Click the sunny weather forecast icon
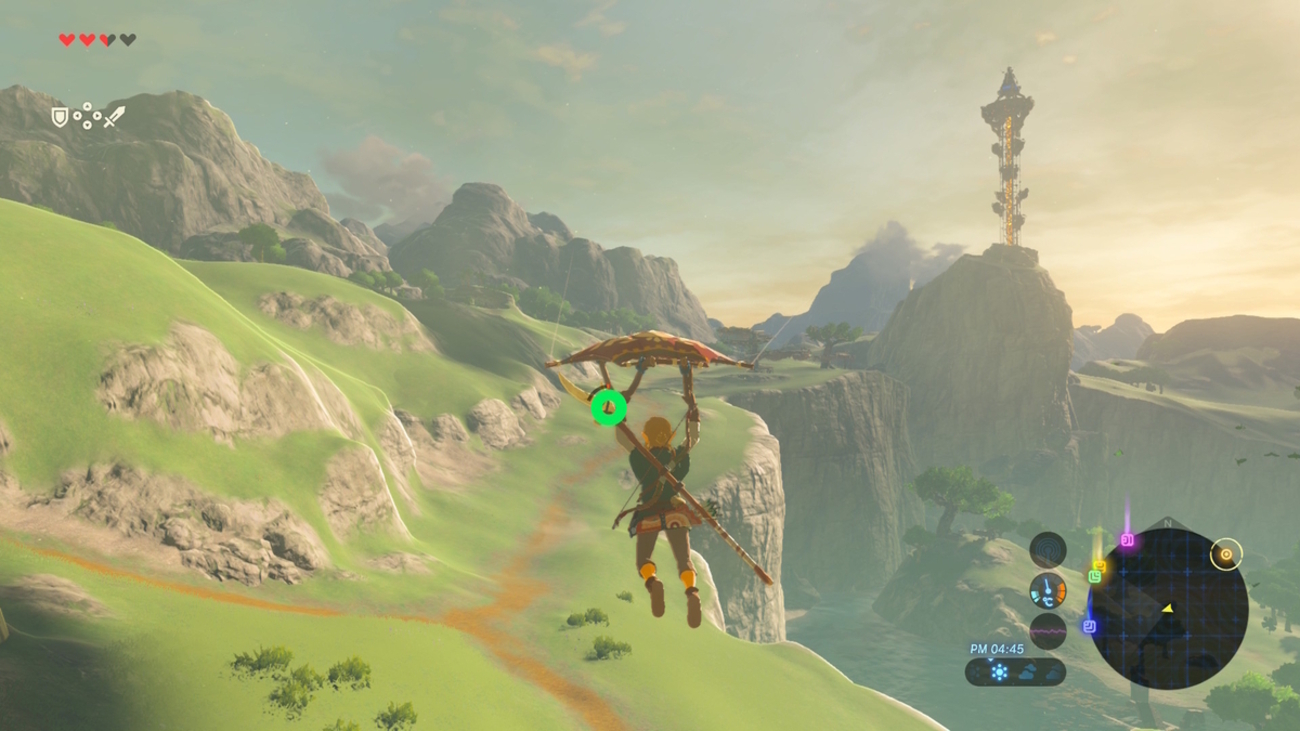This screenshot has width=1300, height=731. (999, 672)
